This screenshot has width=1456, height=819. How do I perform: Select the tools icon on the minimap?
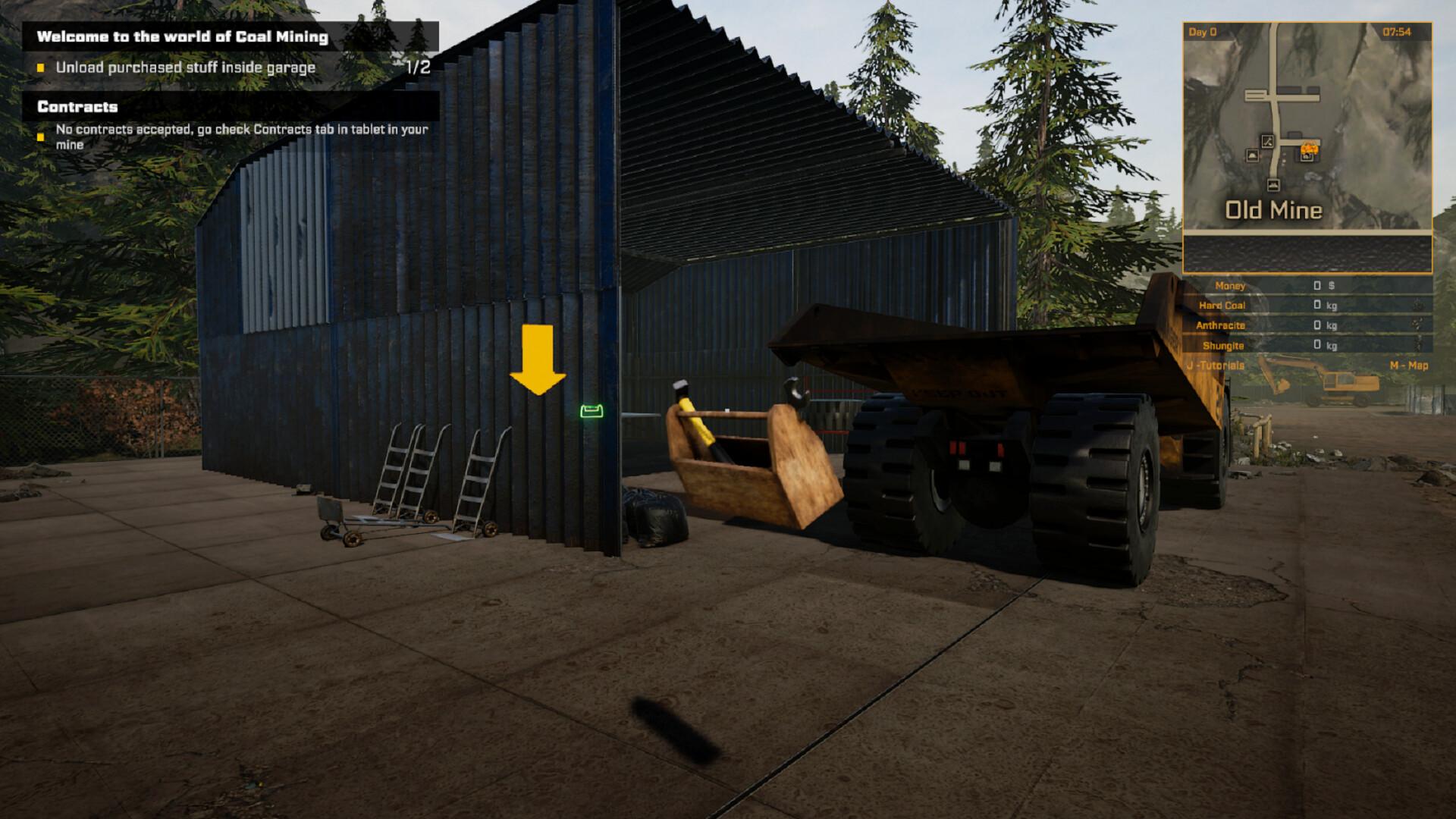click(1267, 142)
